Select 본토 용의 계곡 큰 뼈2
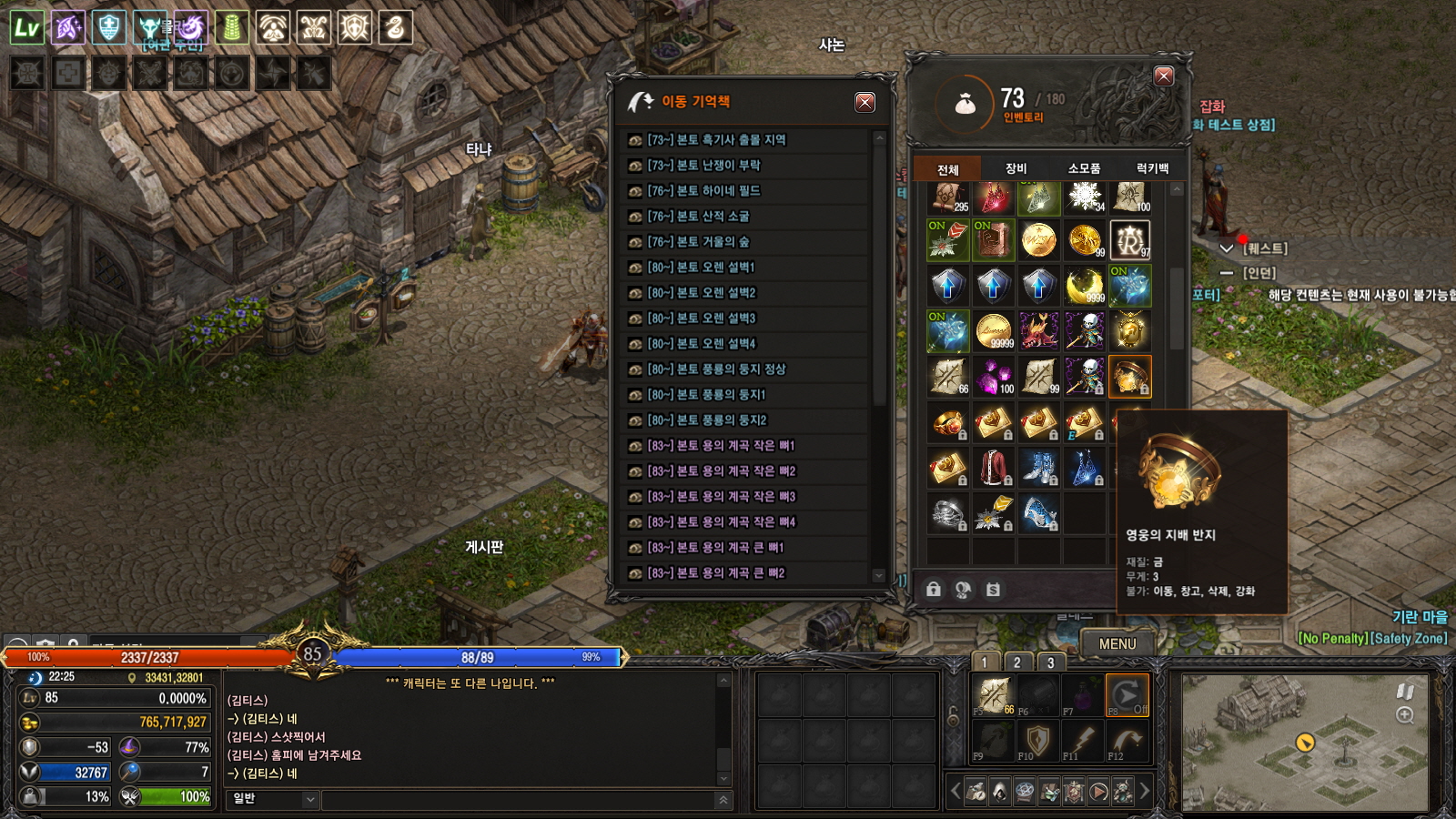This screenshot has height=819, width=1456. click(x=715, y=573)
